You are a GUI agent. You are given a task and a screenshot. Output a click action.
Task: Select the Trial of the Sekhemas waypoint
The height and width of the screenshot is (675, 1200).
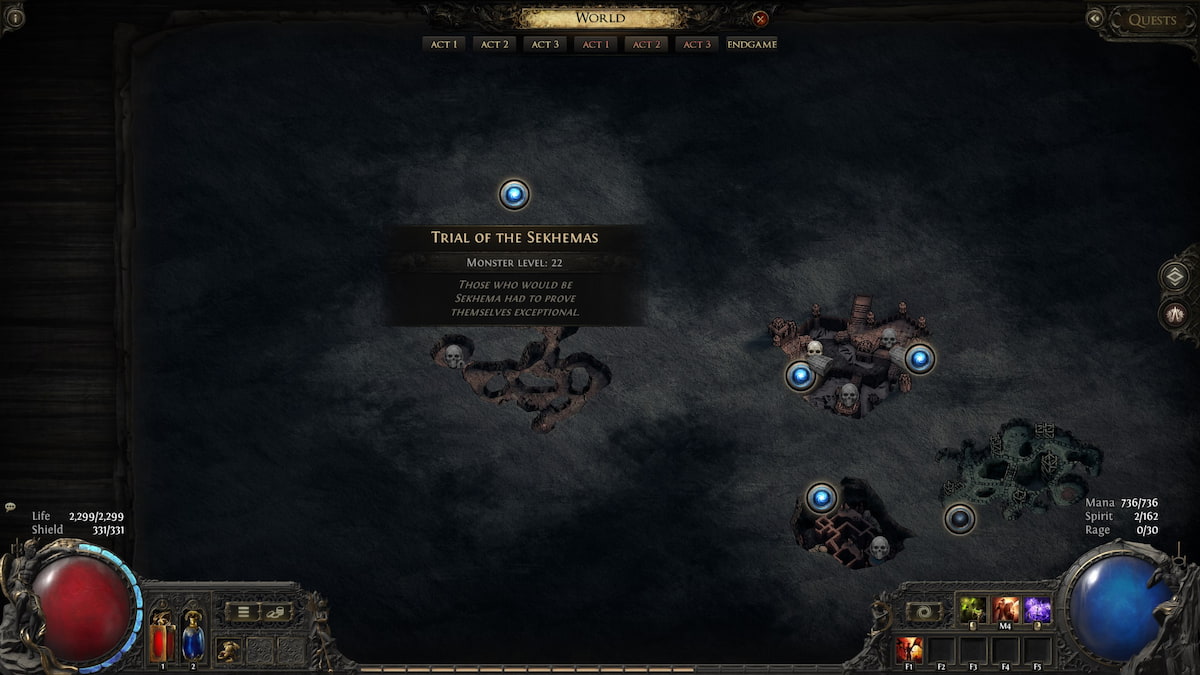coord(514,194)
